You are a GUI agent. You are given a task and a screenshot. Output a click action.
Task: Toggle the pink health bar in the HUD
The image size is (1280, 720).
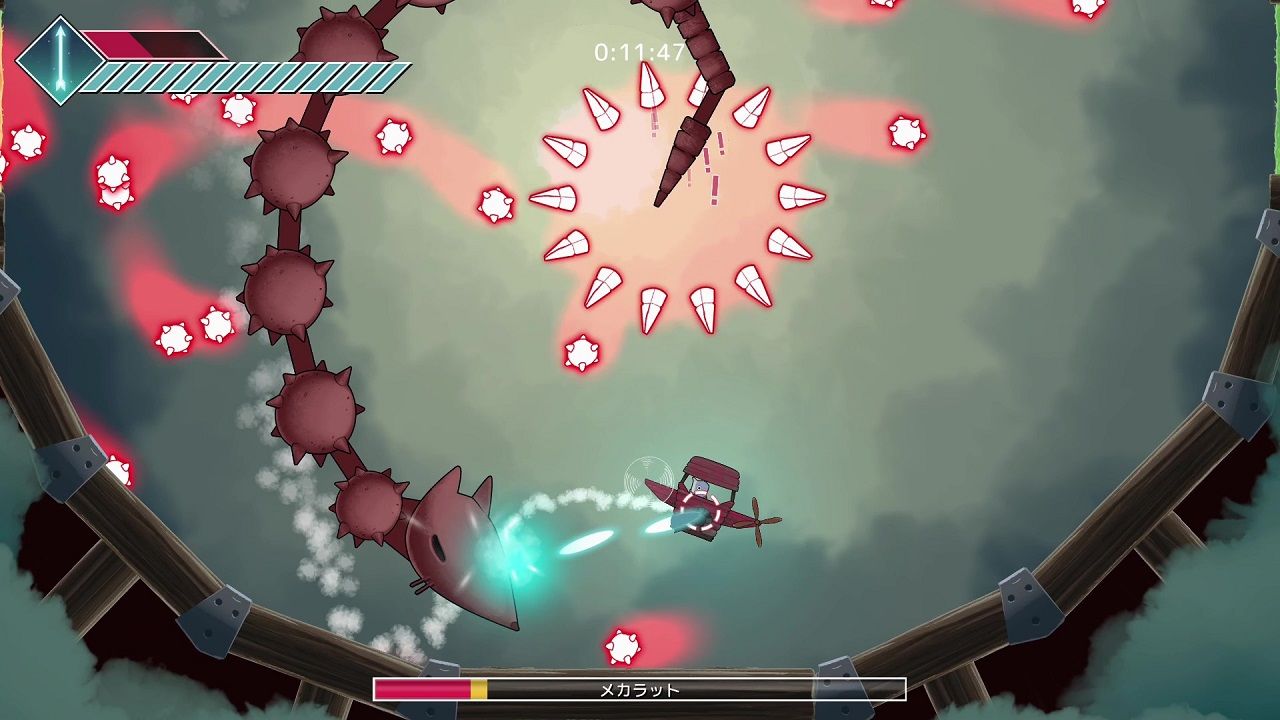coord(120,42)
